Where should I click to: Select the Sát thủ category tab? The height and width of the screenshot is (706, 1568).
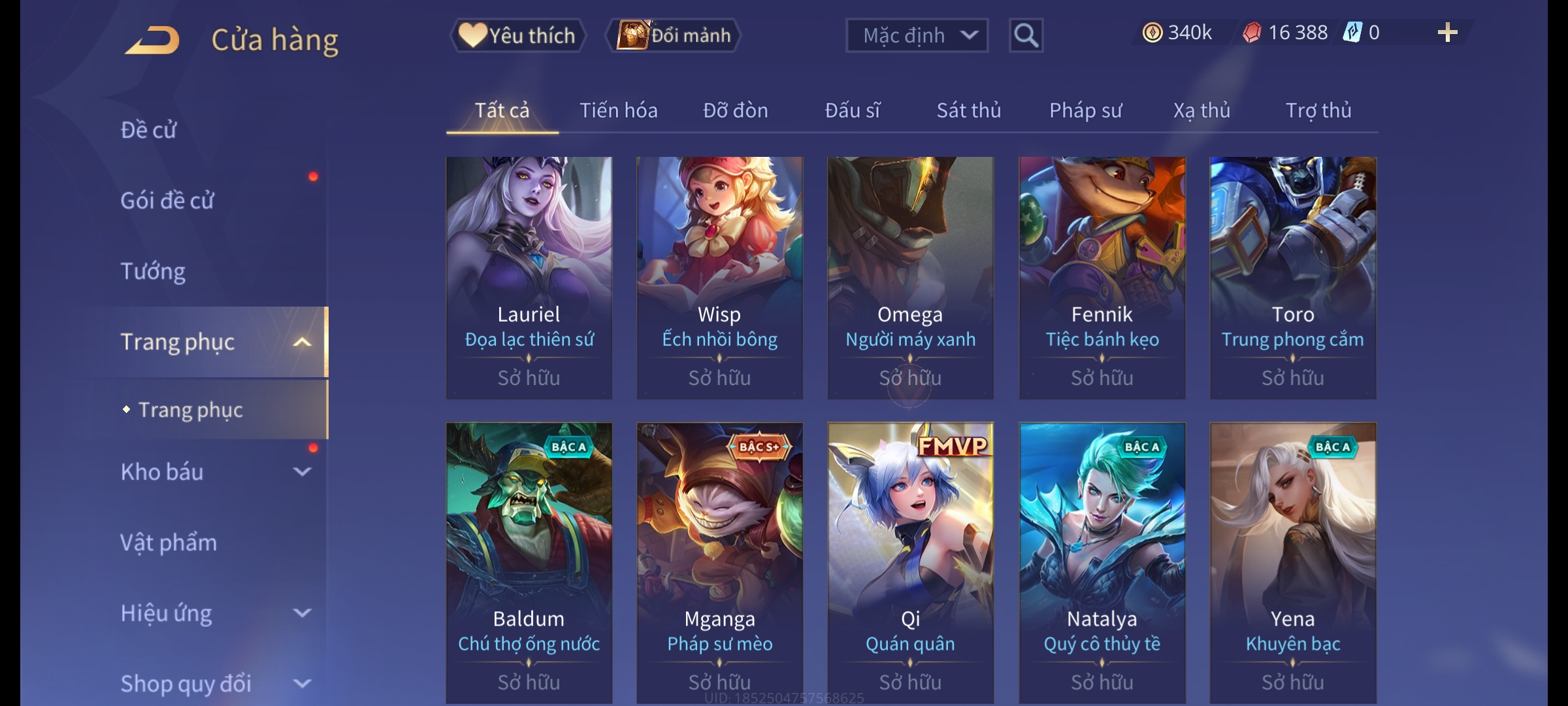(x=968, y=110)
